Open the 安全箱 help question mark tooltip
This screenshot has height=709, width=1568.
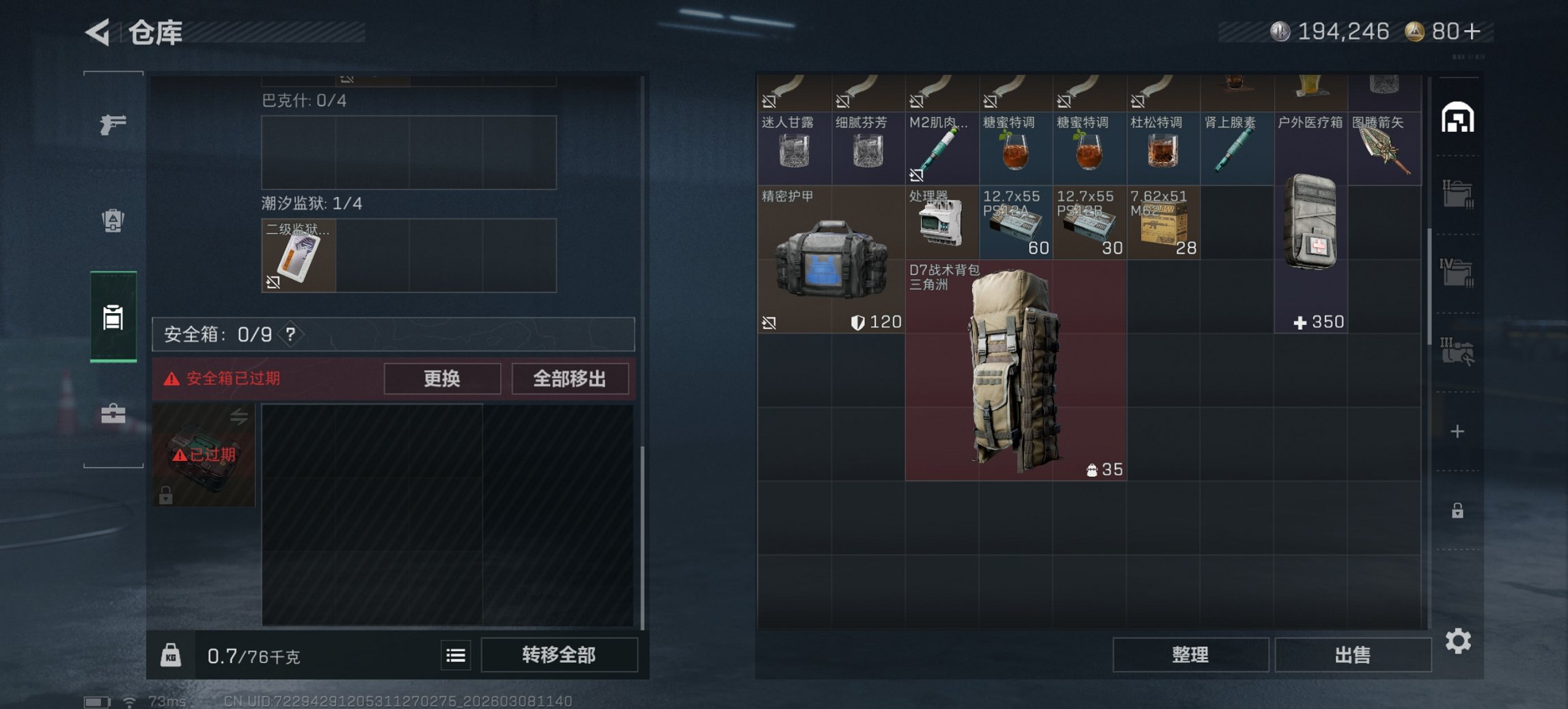pyautogui.click(x=291, y=335)
